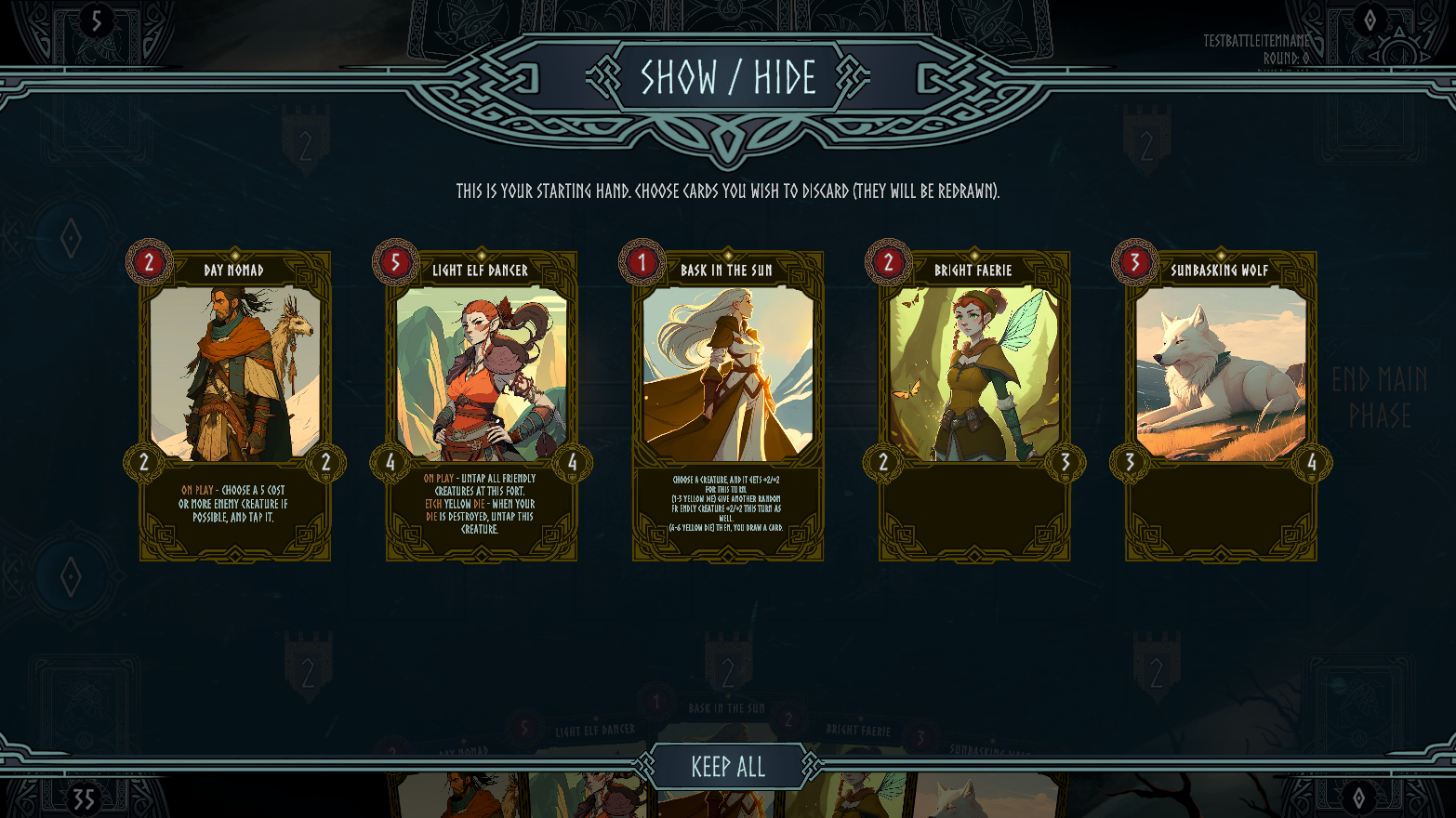
Task: Click the attack value 2 on Day Nomad
Action: pyautogui.click(x=143, y=460)
